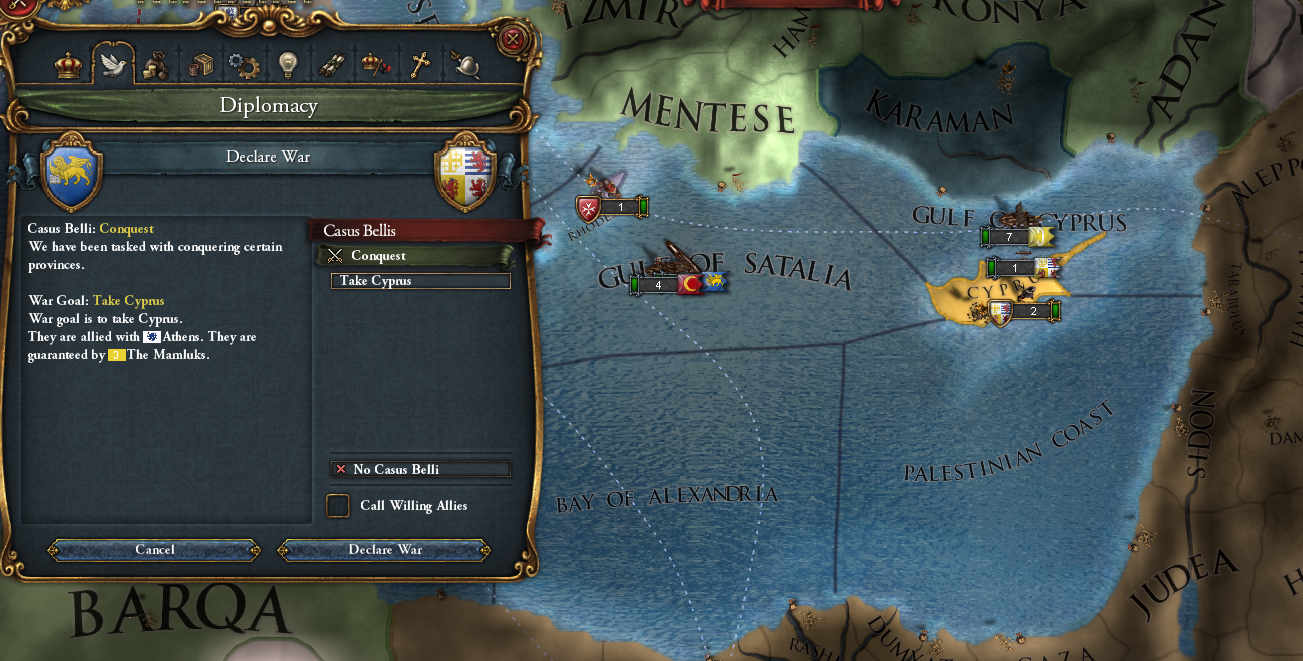Show the helmet Military tab

465,65
